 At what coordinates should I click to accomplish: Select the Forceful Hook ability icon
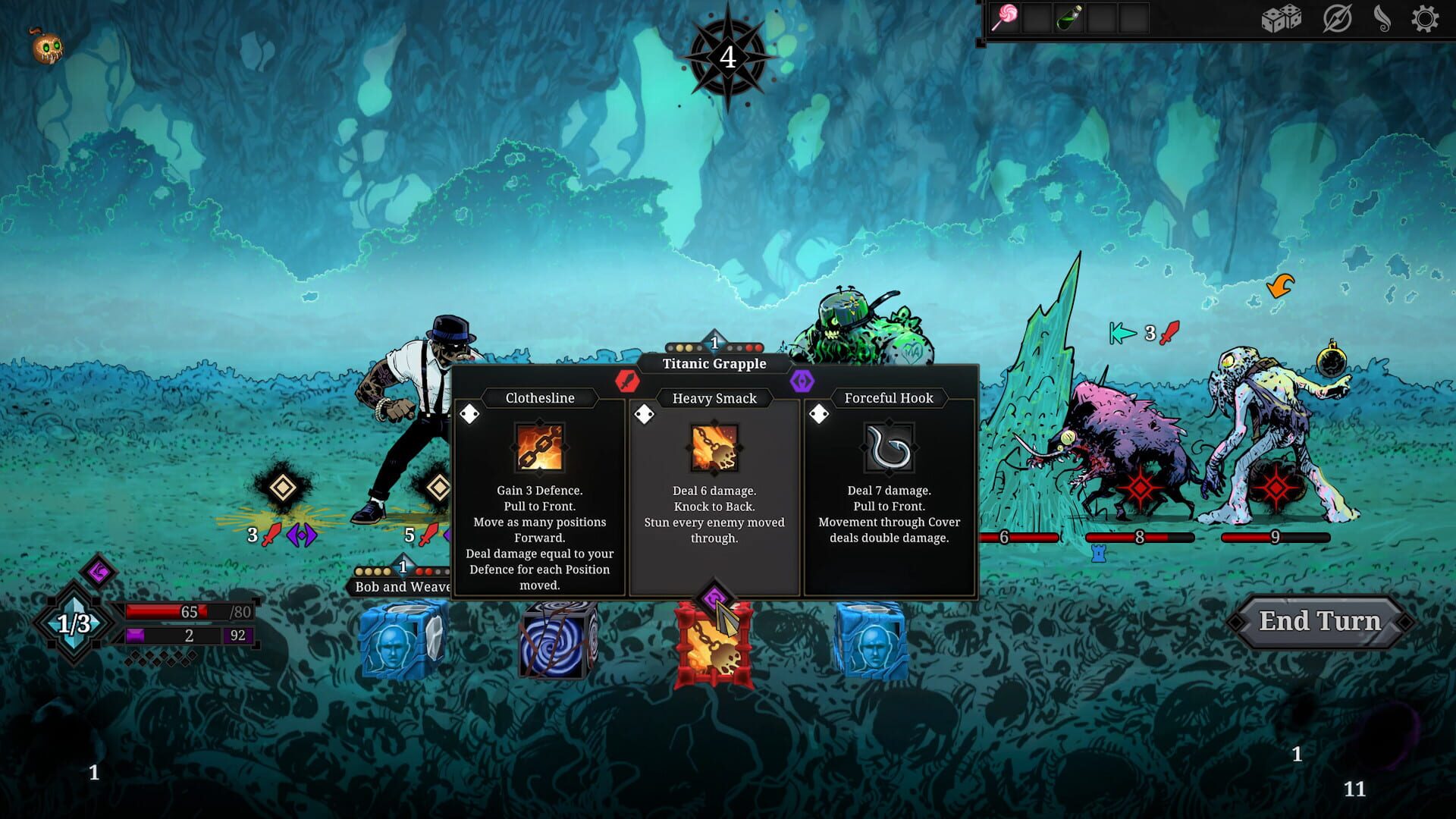point(888,448)
